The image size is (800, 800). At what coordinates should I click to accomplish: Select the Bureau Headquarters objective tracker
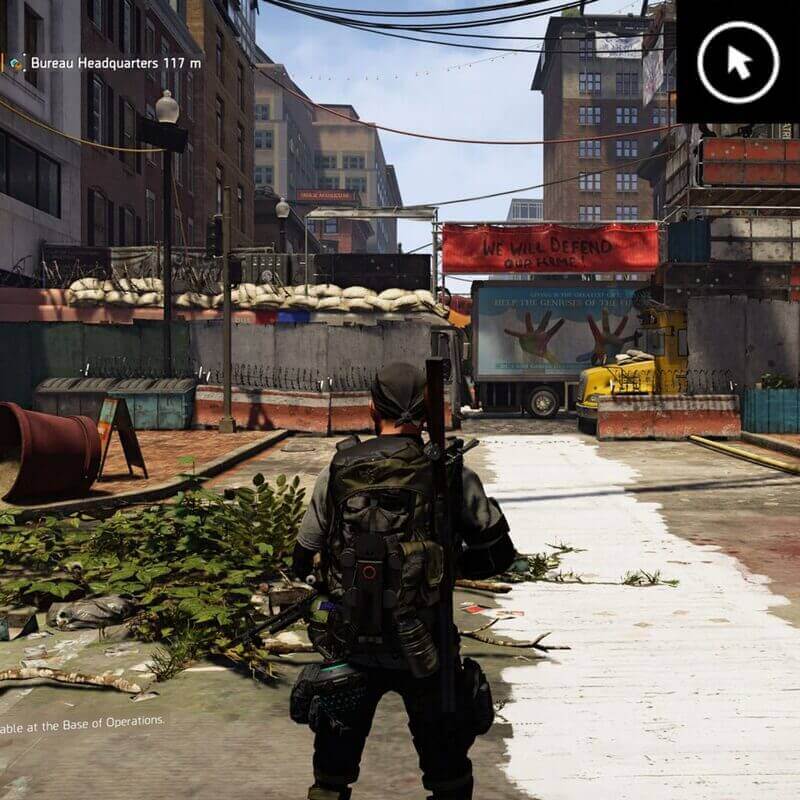(105, 62)
